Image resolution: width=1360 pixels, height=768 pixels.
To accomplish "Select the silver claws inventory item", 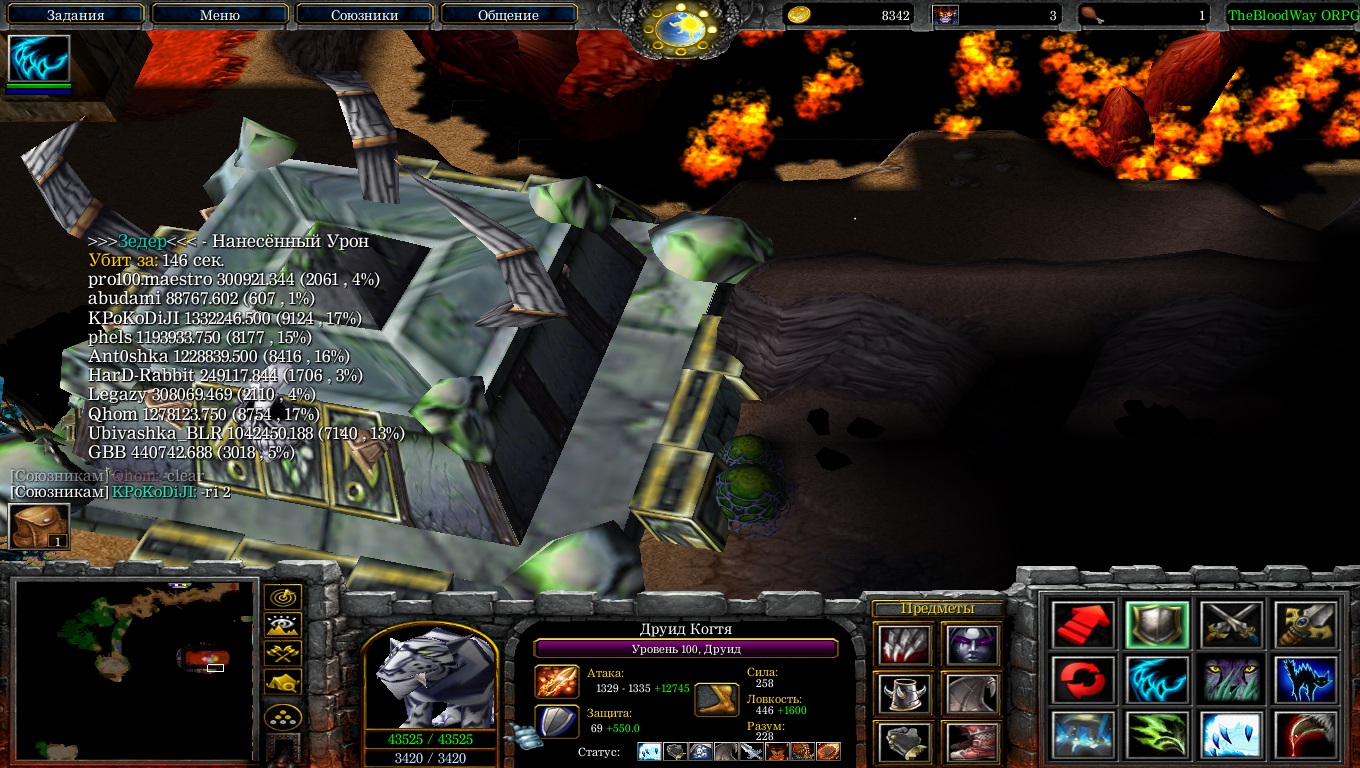I will tap(904, 646).
